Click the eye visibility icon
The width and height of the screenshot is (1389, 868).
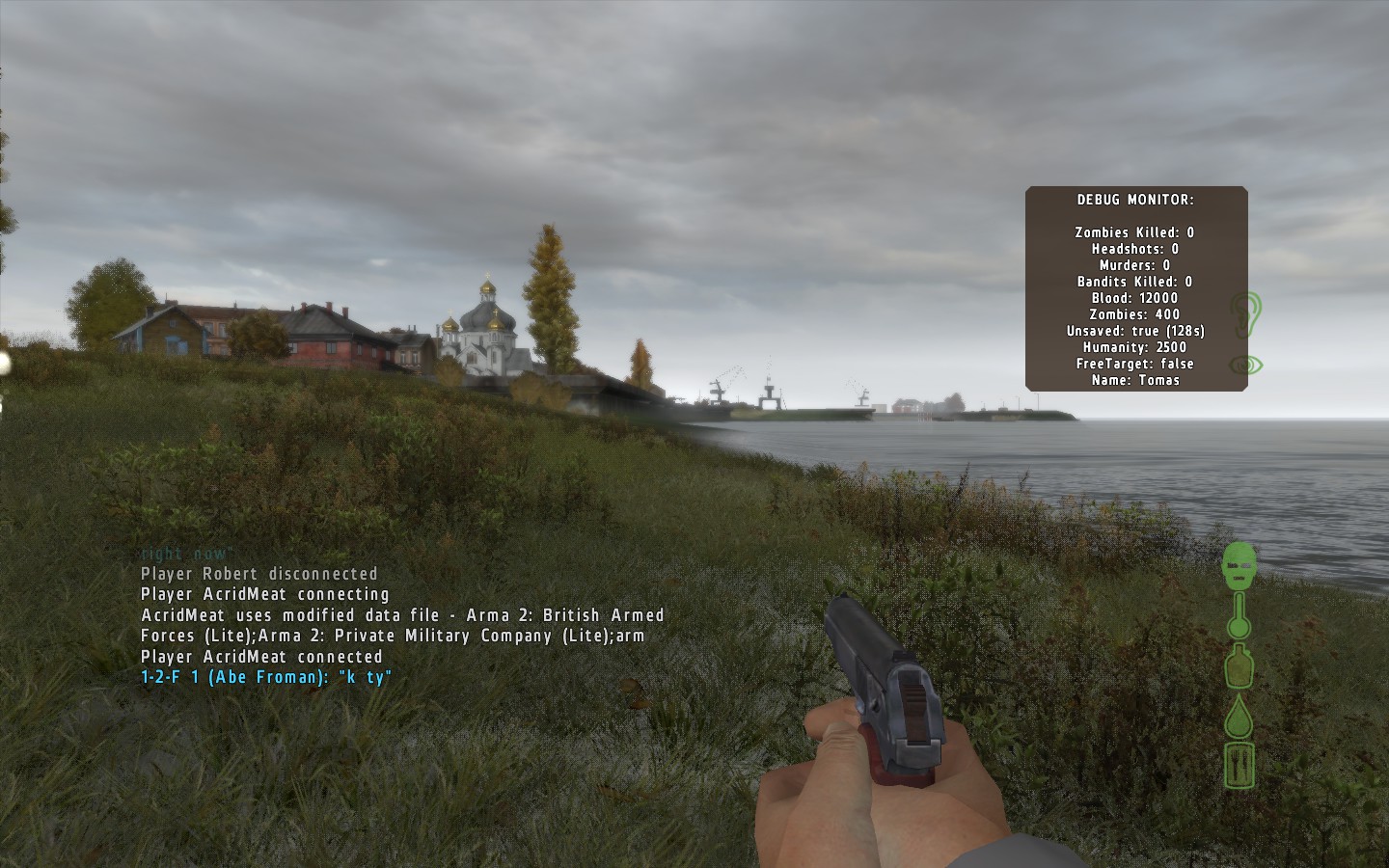[1245, 365]
